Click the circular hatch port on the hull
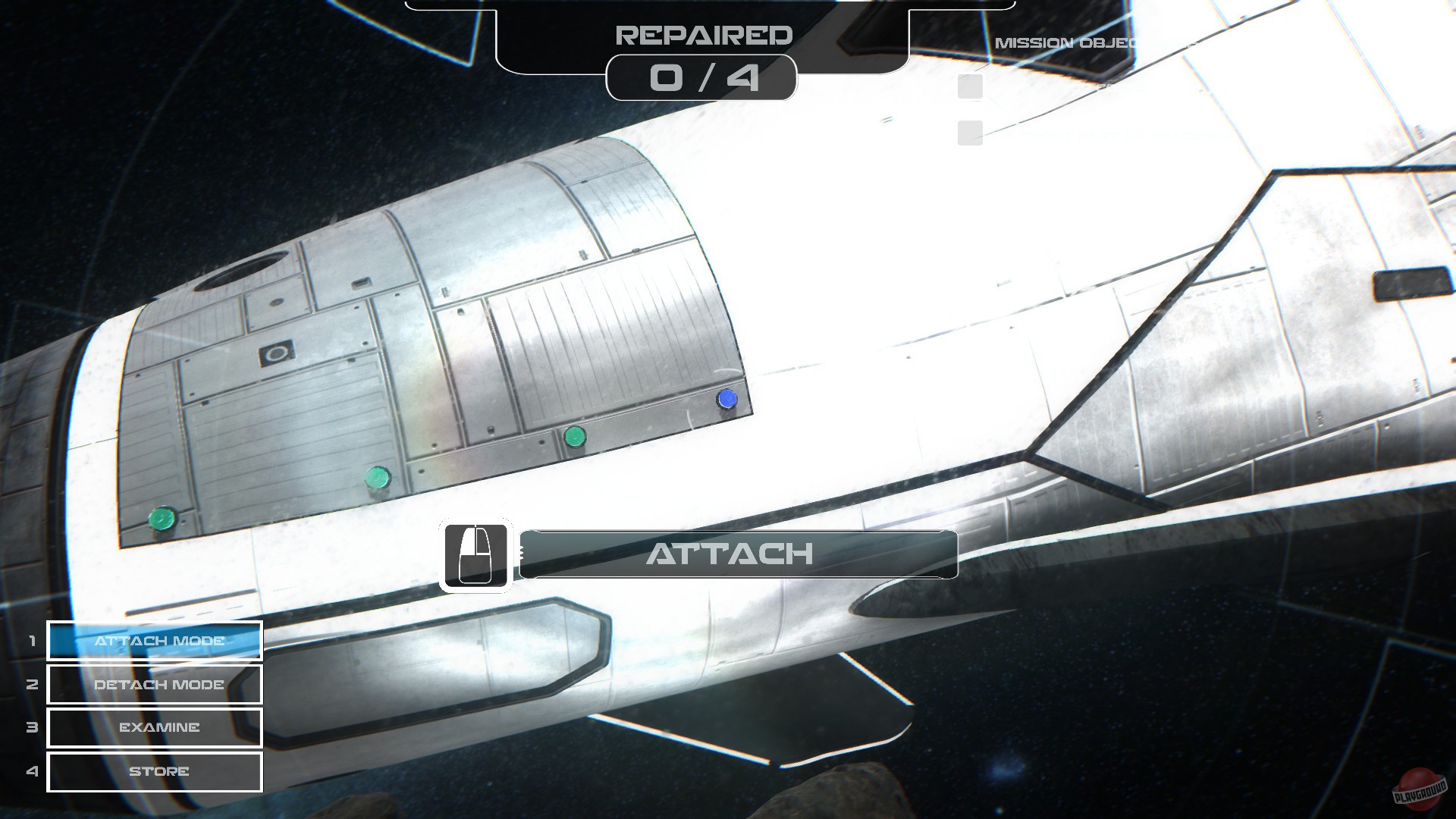1456x819 pixels. pyautogui.click(x=278, y=353)
